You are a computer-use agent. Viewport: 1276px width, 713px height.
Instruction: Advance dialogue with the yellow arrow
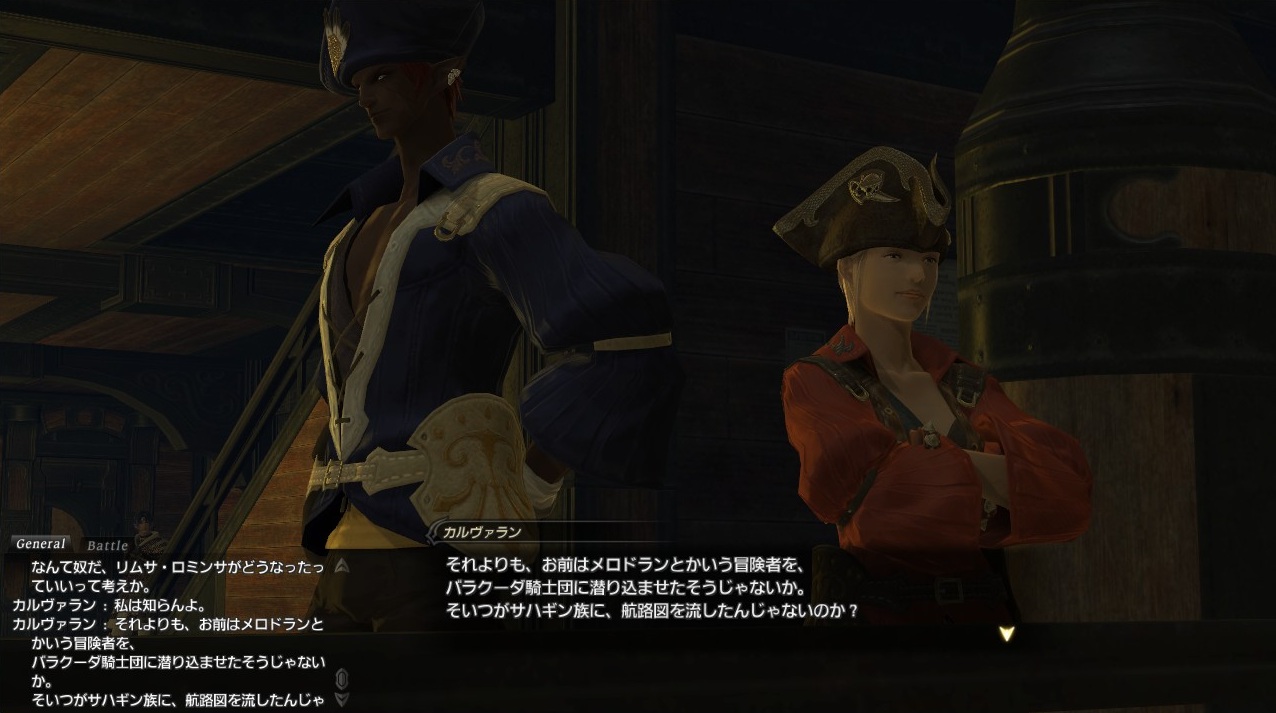tap(1007, 633)
